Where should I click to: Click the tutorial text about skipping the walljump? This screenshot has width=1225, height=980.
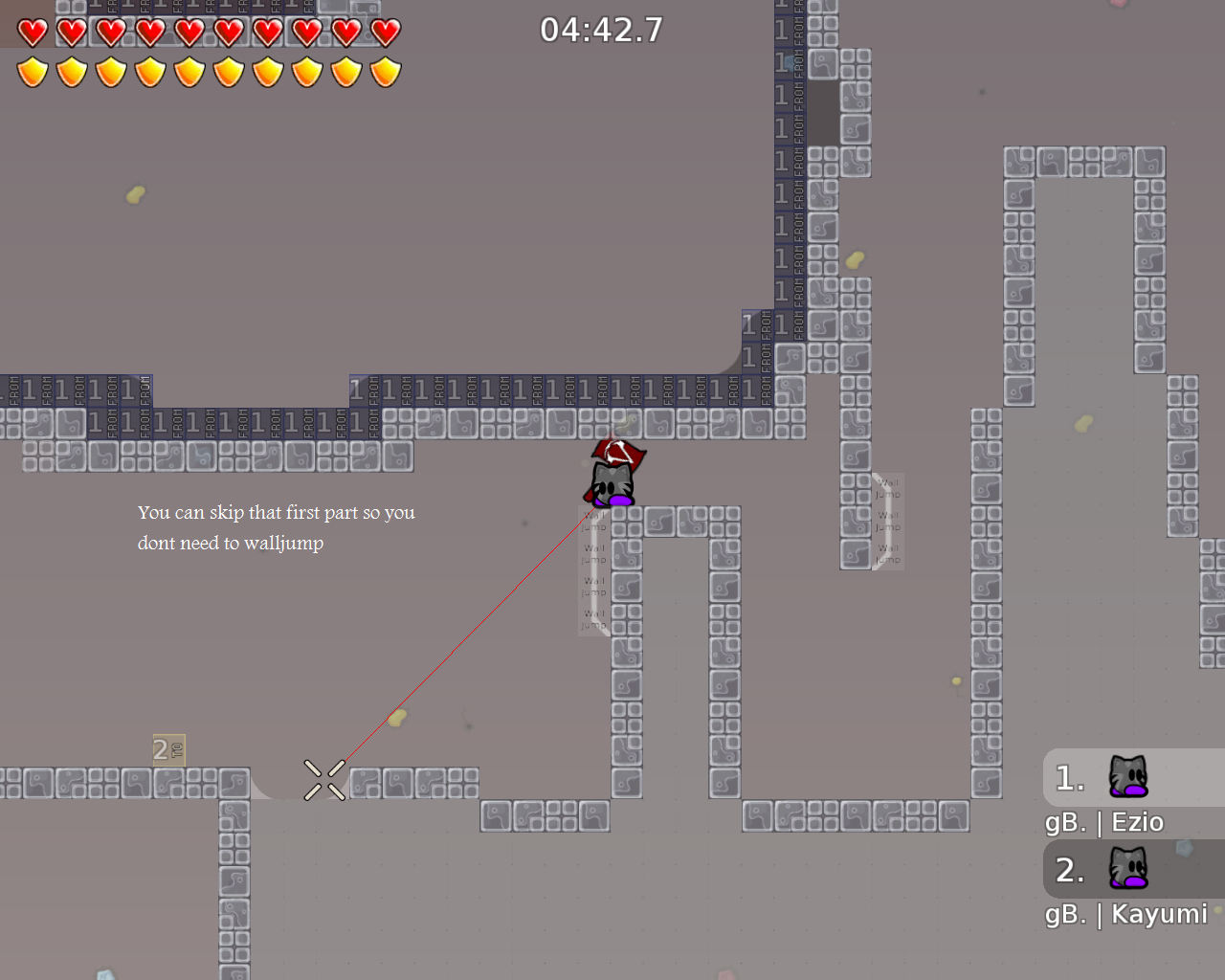pos(277,527)
